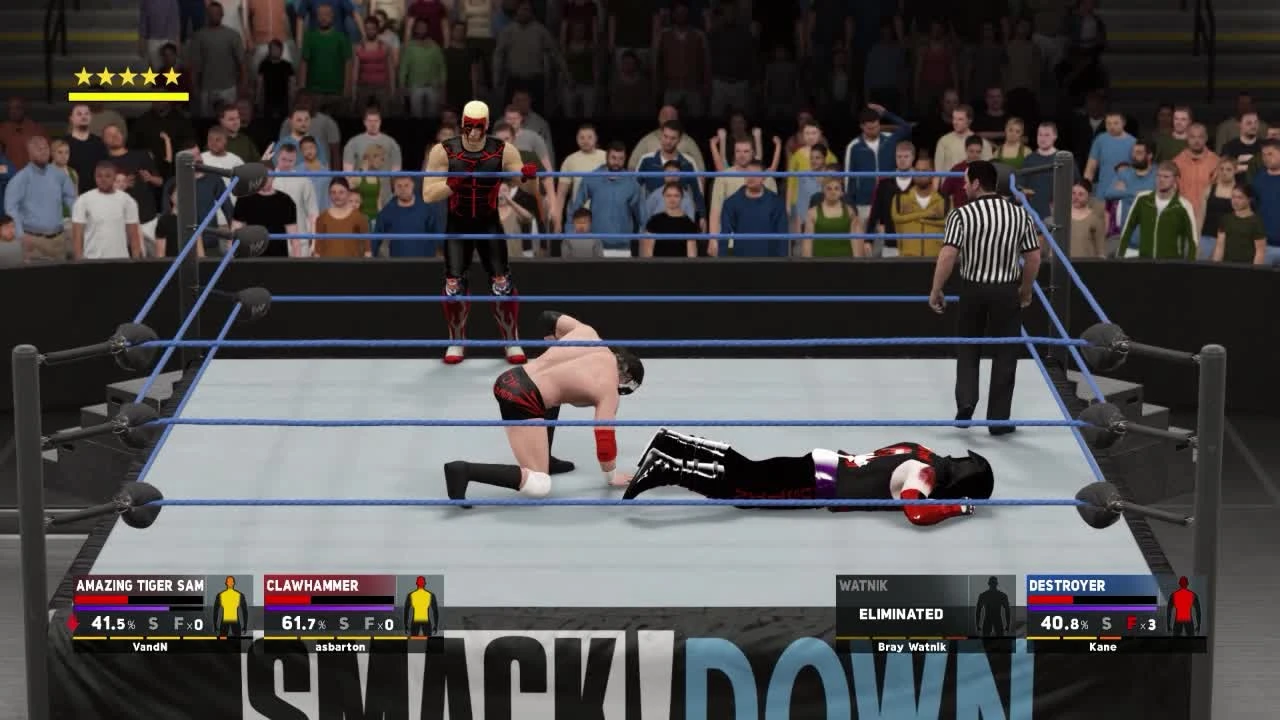
Task: Click the red F finisher icon beside x3
Action: tap(1133, 621)
